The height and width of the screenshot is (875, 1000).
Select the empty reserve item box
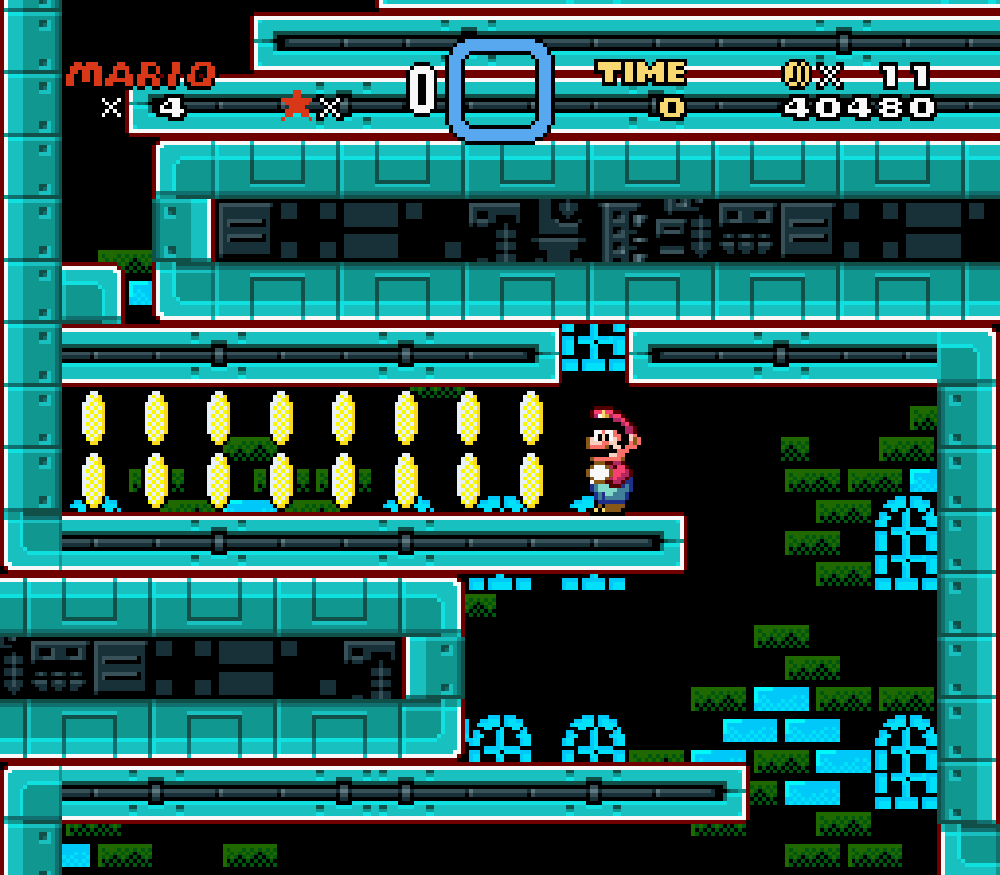(x=500, y=90)
